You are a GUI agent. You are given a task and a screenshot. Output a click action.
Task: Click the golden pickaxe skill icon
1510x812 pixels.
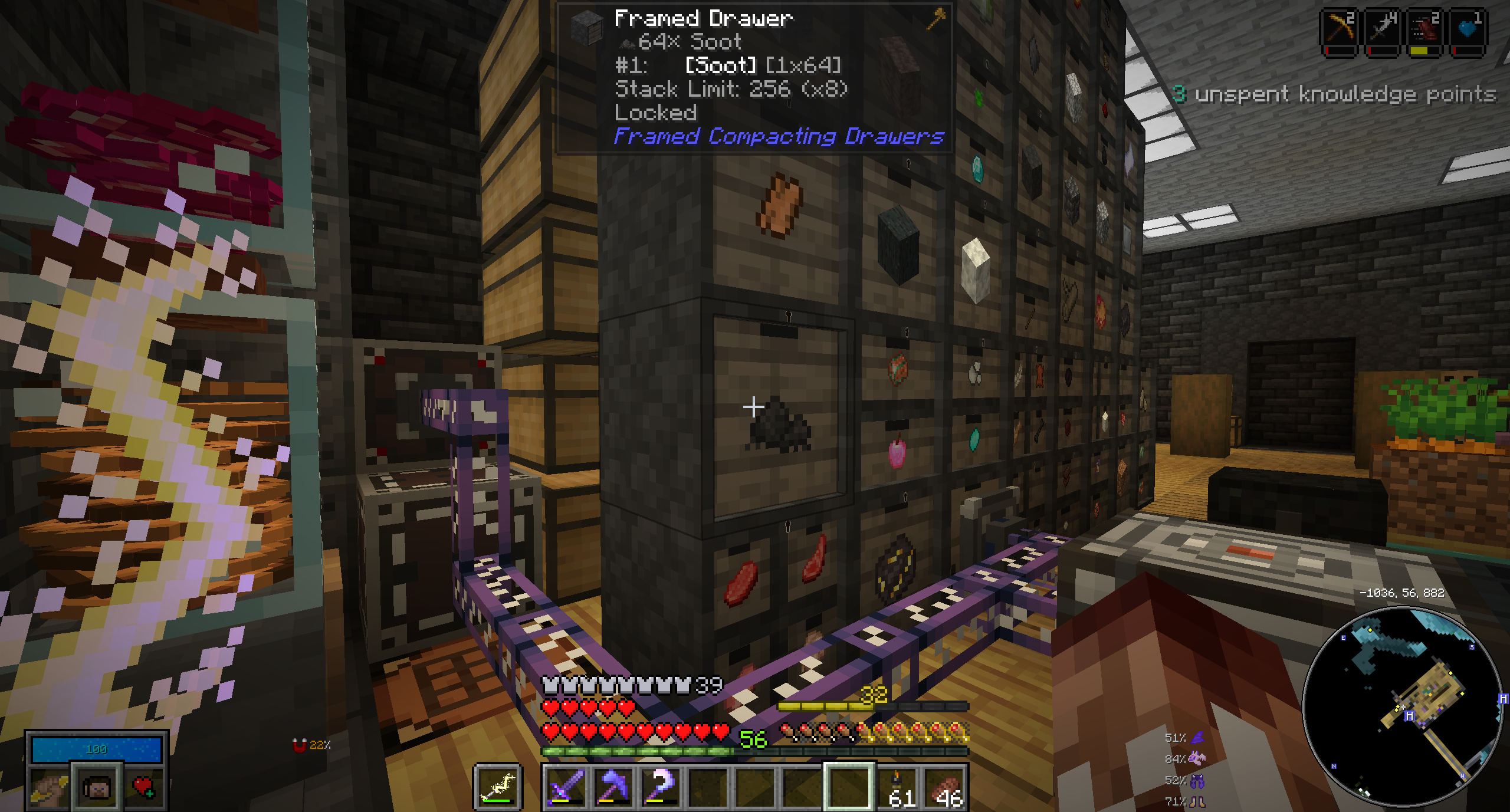[1339, 29]
